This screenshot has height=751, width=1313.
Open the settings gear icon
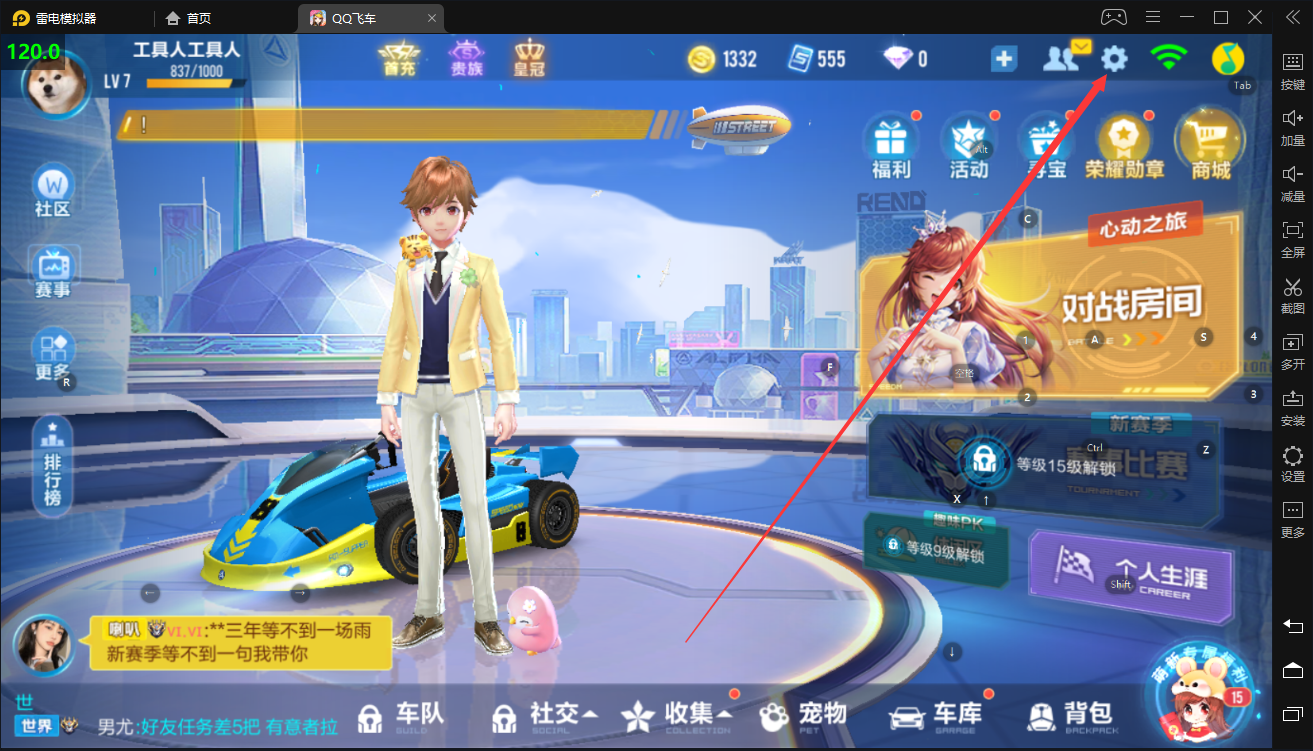coord(1114,59)
